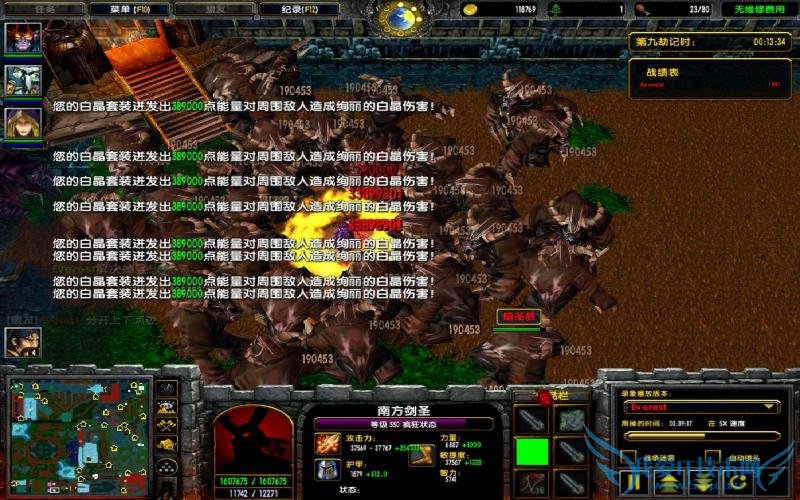Pause the replay playback
Viewport: 800px width, 500px height.
point(634,482)
